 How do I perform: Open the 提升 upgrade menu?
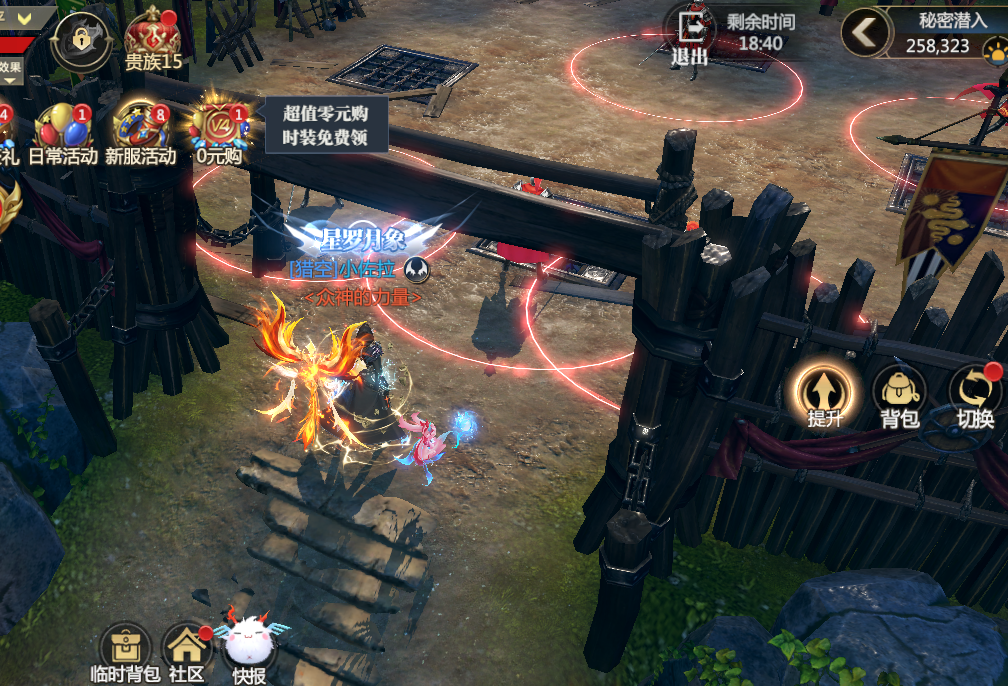(x=825, y=395)
